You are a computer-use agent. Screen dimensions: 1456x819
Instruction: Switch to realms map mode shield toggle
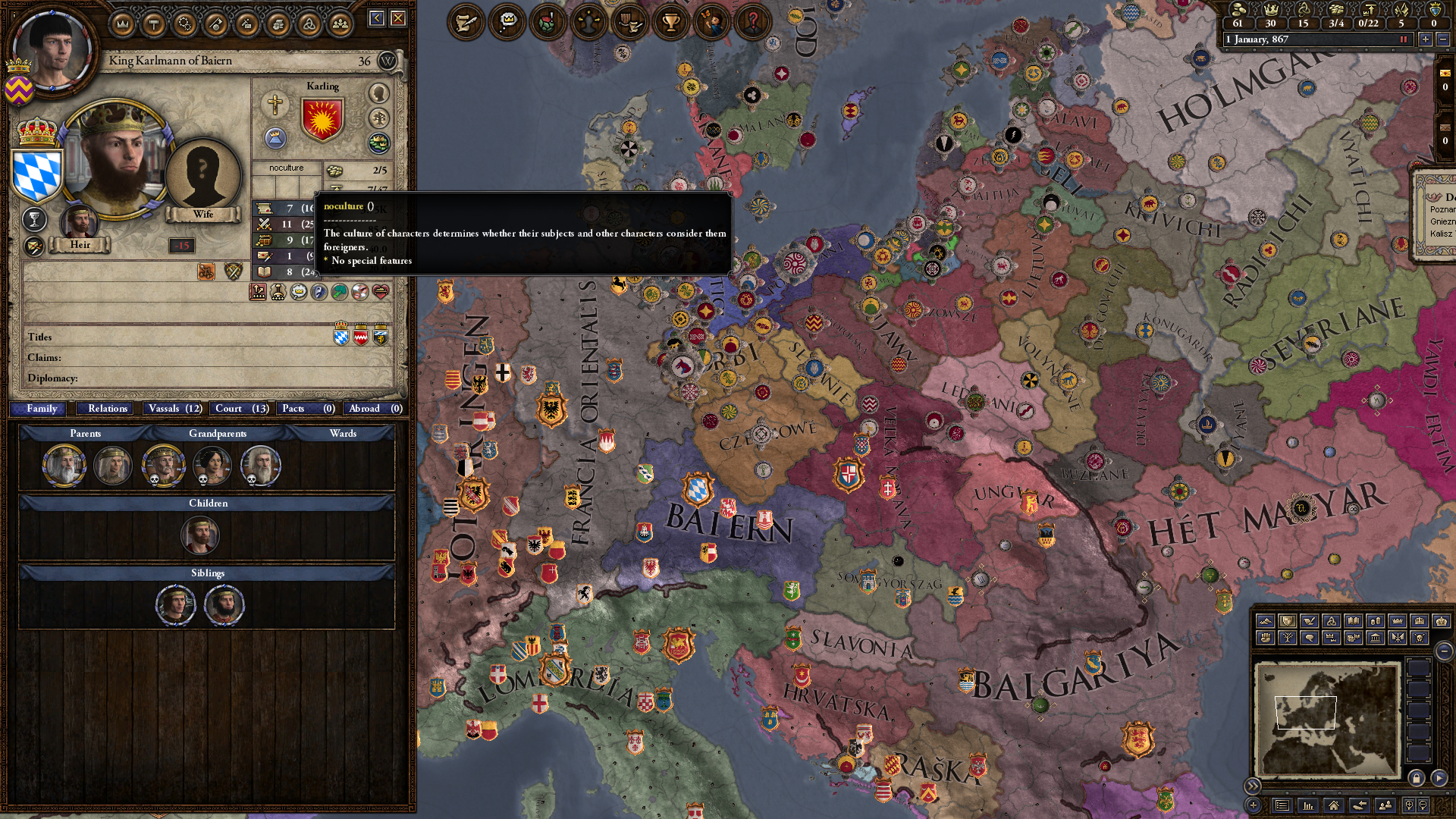point(1288,622)
